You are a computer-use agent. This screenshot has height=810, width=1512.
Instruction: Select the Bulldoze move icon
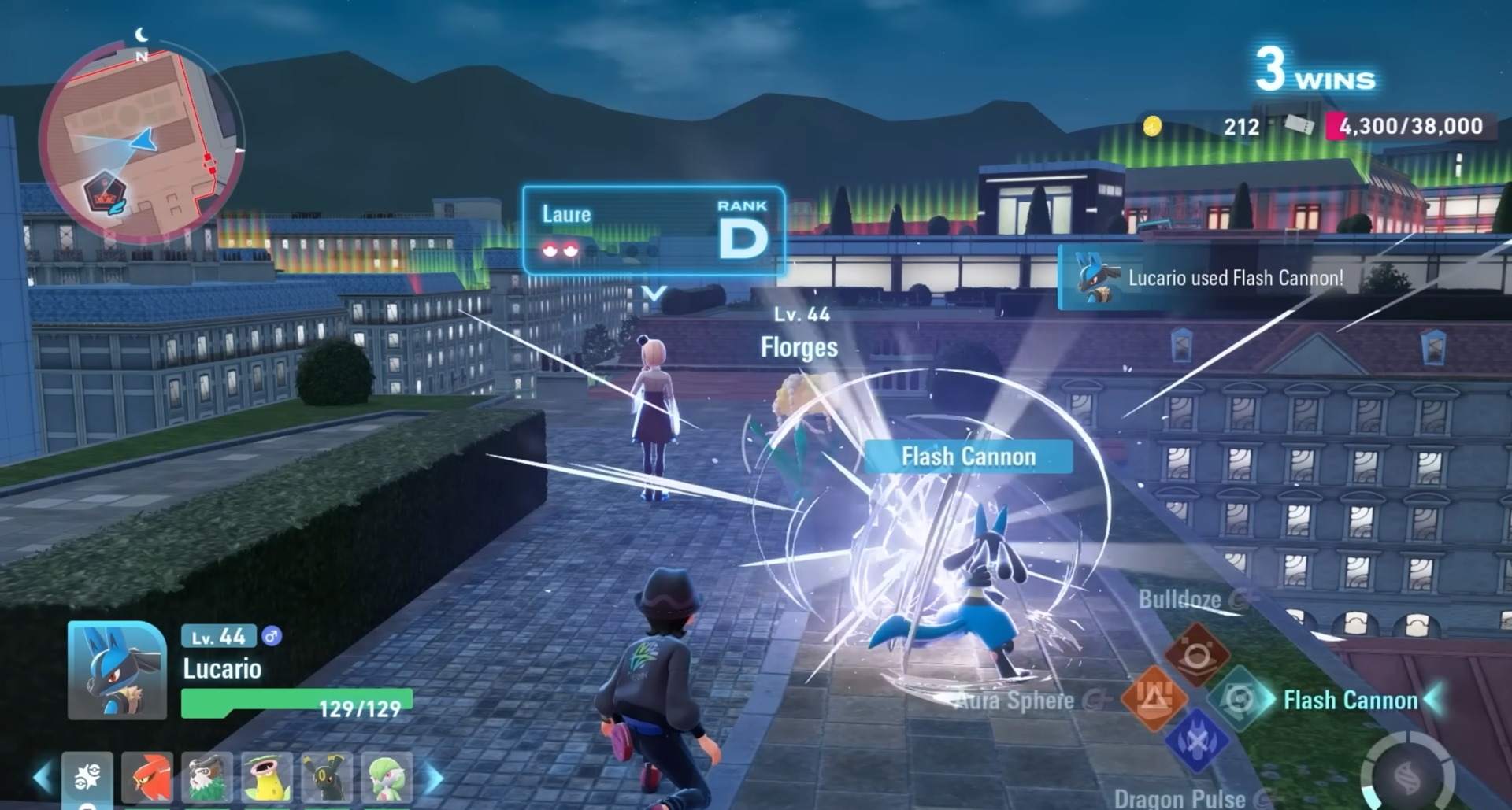[x=1196, y=653]
